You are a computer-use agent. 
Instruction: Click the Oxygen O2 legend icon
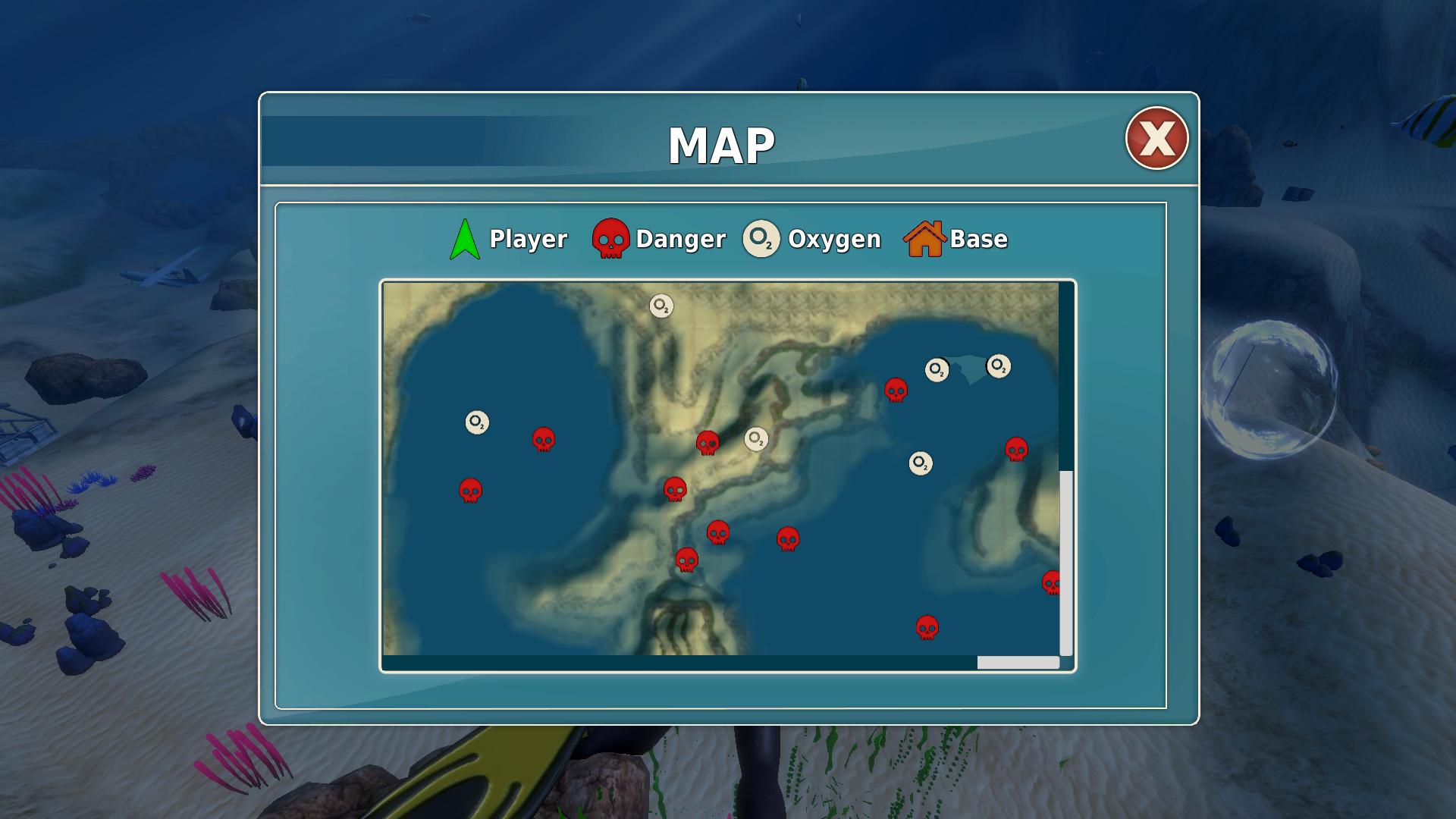click(761, 239)
